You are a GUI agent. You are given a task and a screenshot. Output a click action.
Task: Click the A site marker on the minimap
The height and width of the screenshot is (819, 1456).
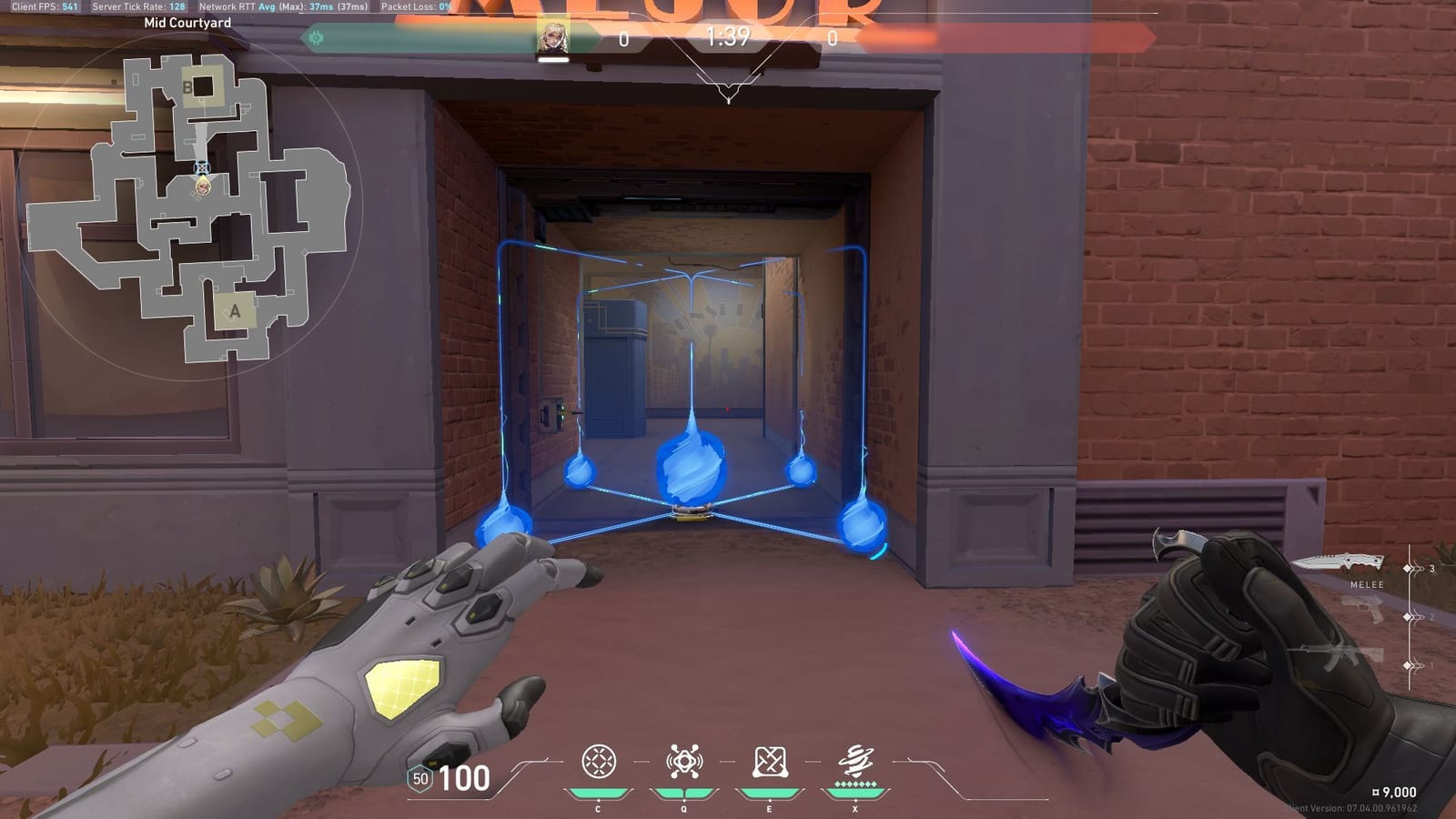[235, 313]
